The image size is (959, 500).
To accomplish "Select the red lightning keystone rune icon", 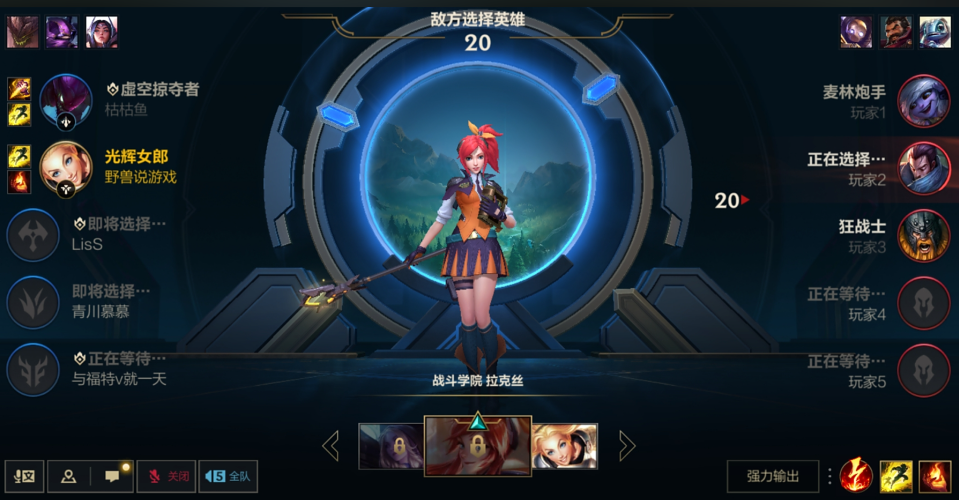I will [x=856, y=476].
